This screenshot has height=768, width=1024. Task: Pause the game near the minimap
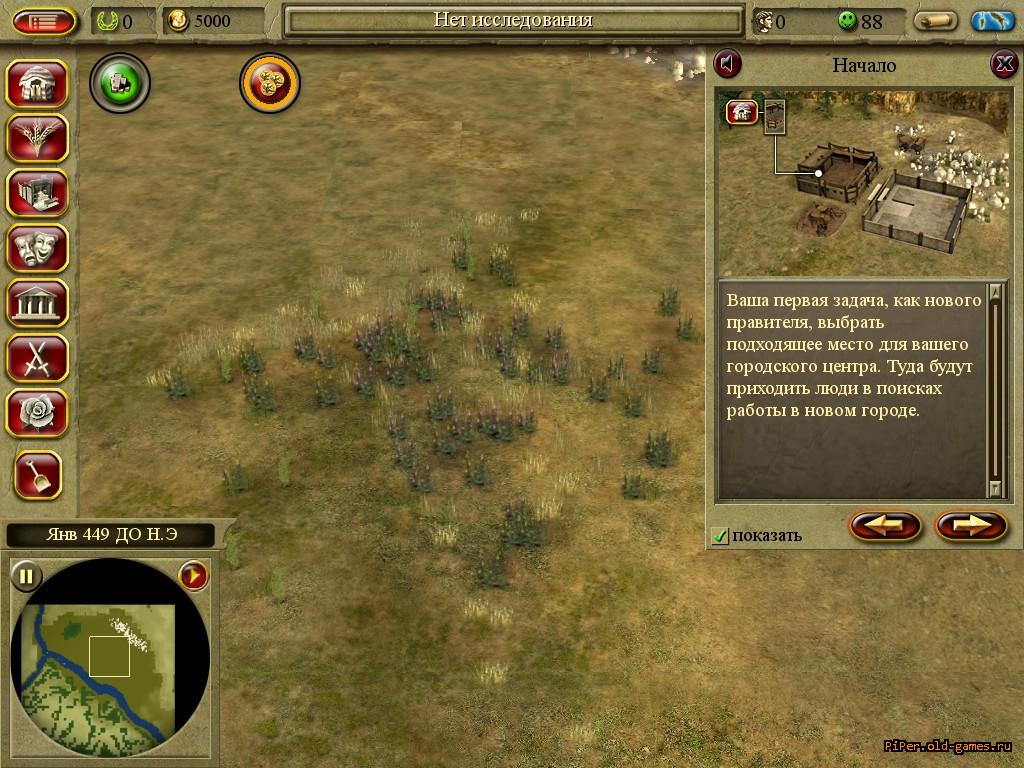click(x=27, y=576)
